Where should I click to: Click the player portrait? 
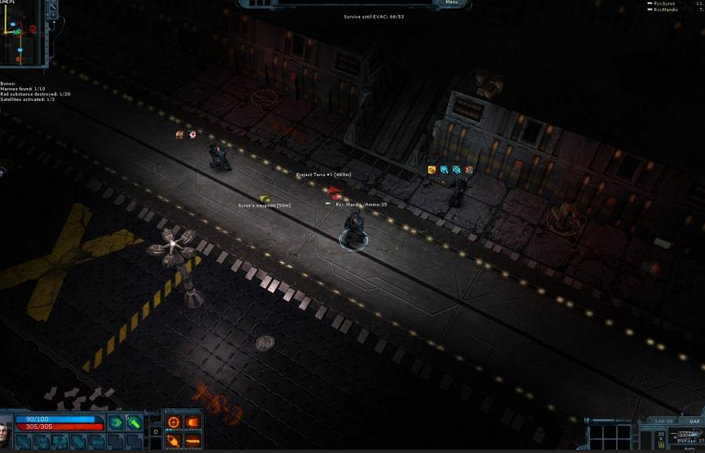[8, 434]
